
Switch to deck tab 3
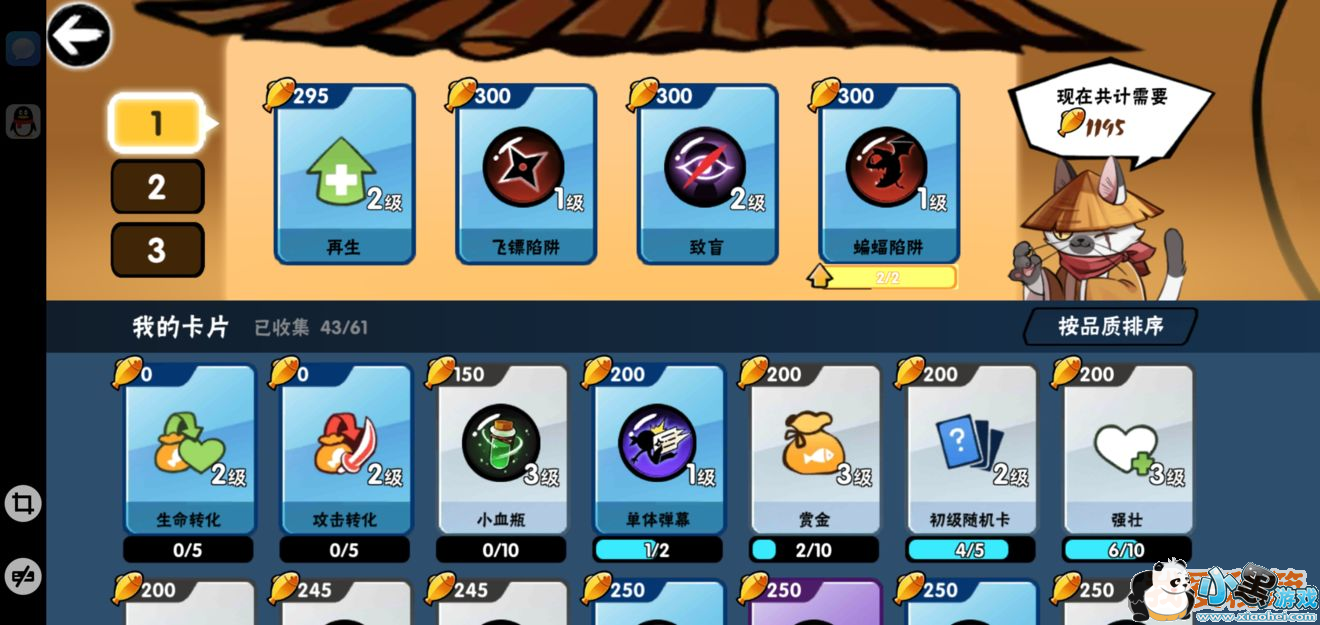click(x=157, y=250)
